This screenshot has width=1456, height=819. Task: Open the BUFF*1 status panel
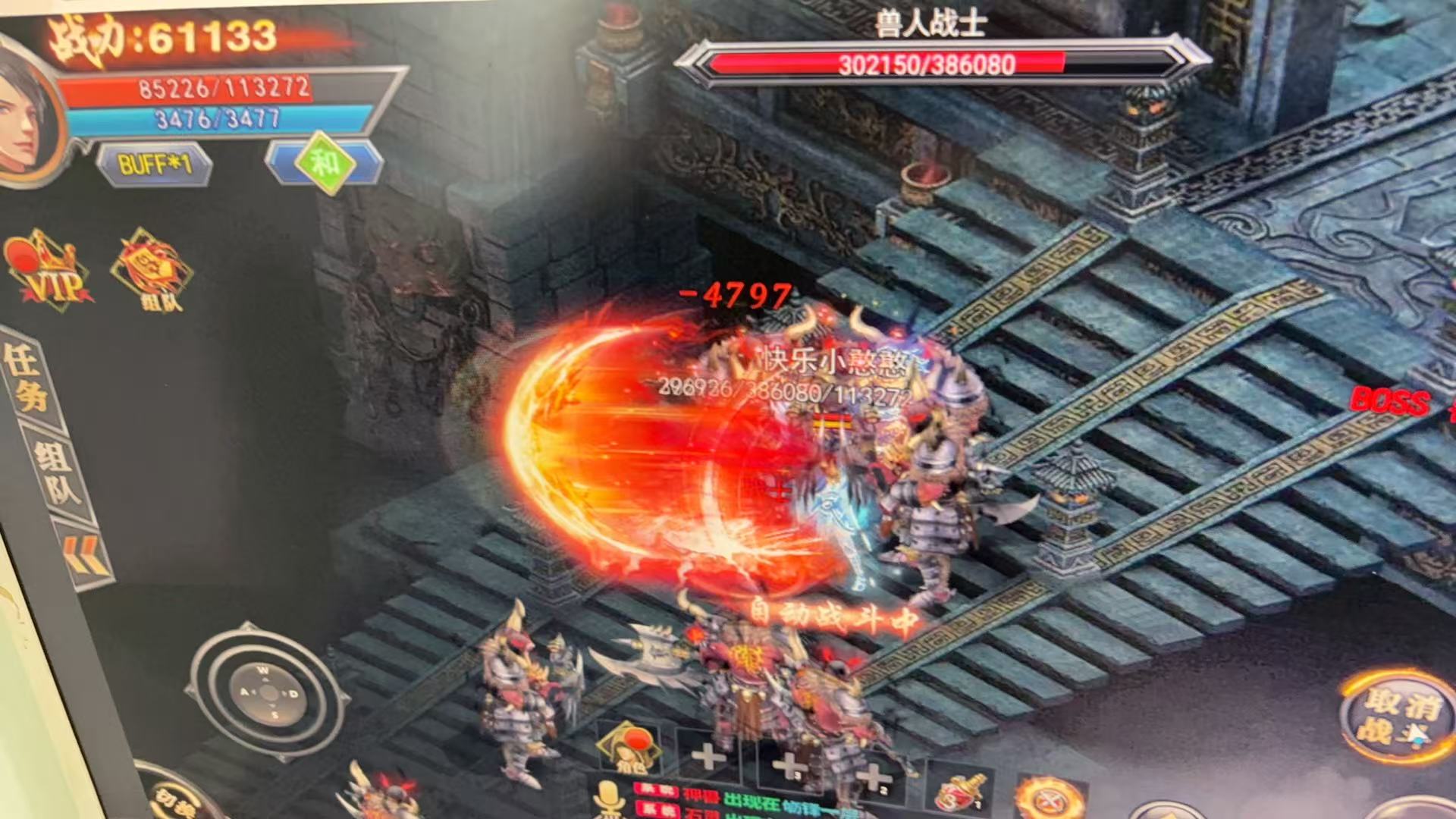[154, 164]
